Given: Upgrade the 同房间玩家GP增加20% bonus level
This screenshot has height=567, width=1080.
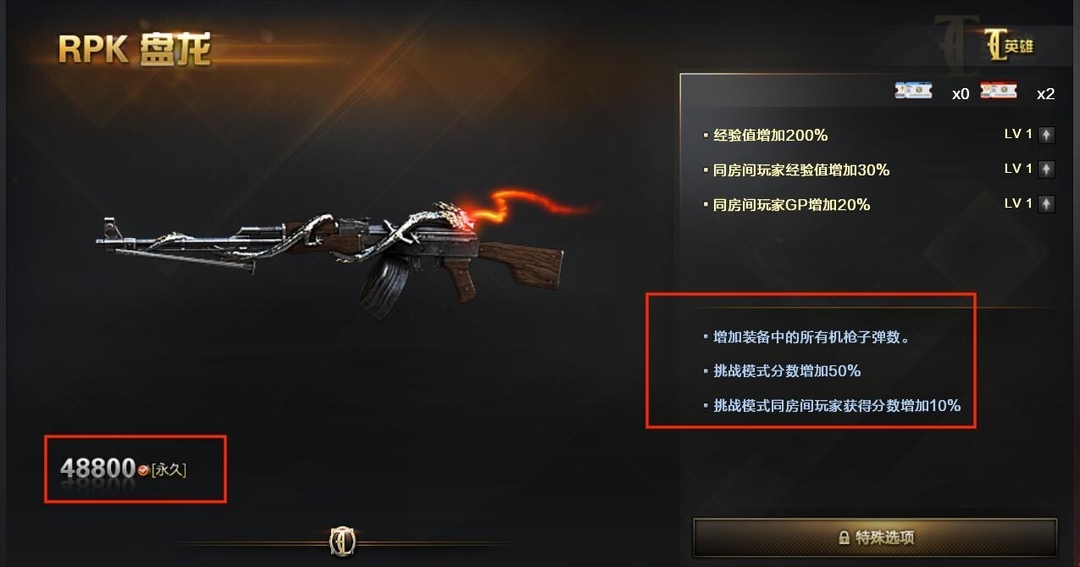Looking at the screenshot, I should point(1046,204).
